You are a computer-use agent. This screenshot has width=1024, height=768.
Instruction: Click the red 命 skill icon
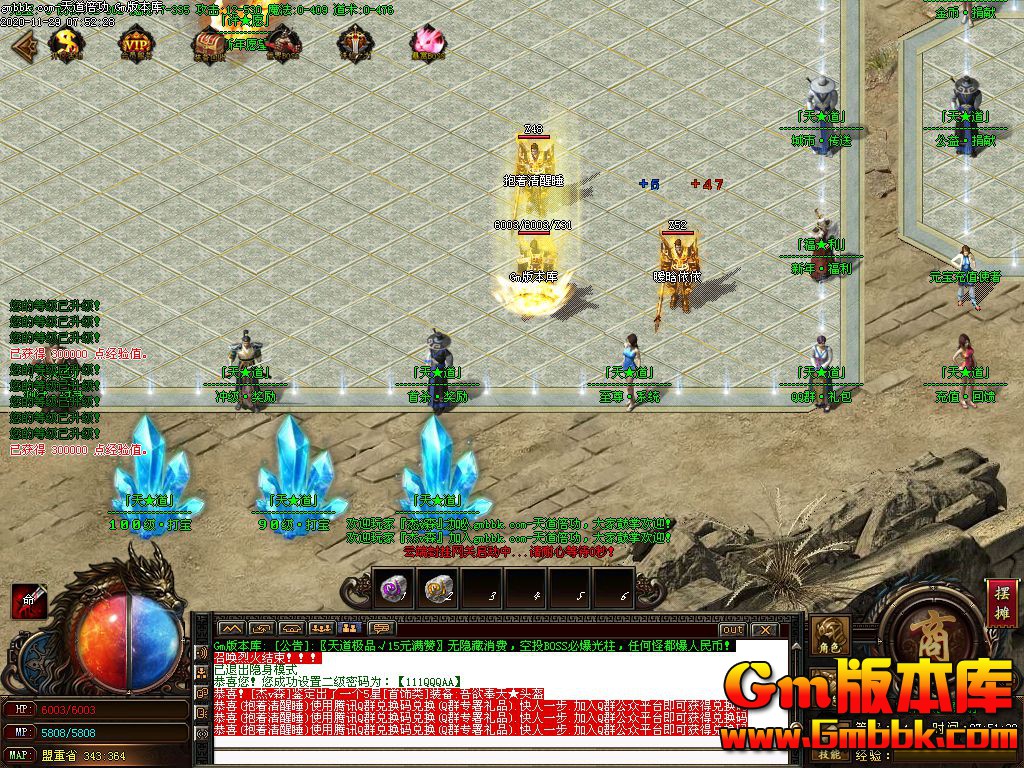point(27,599)
